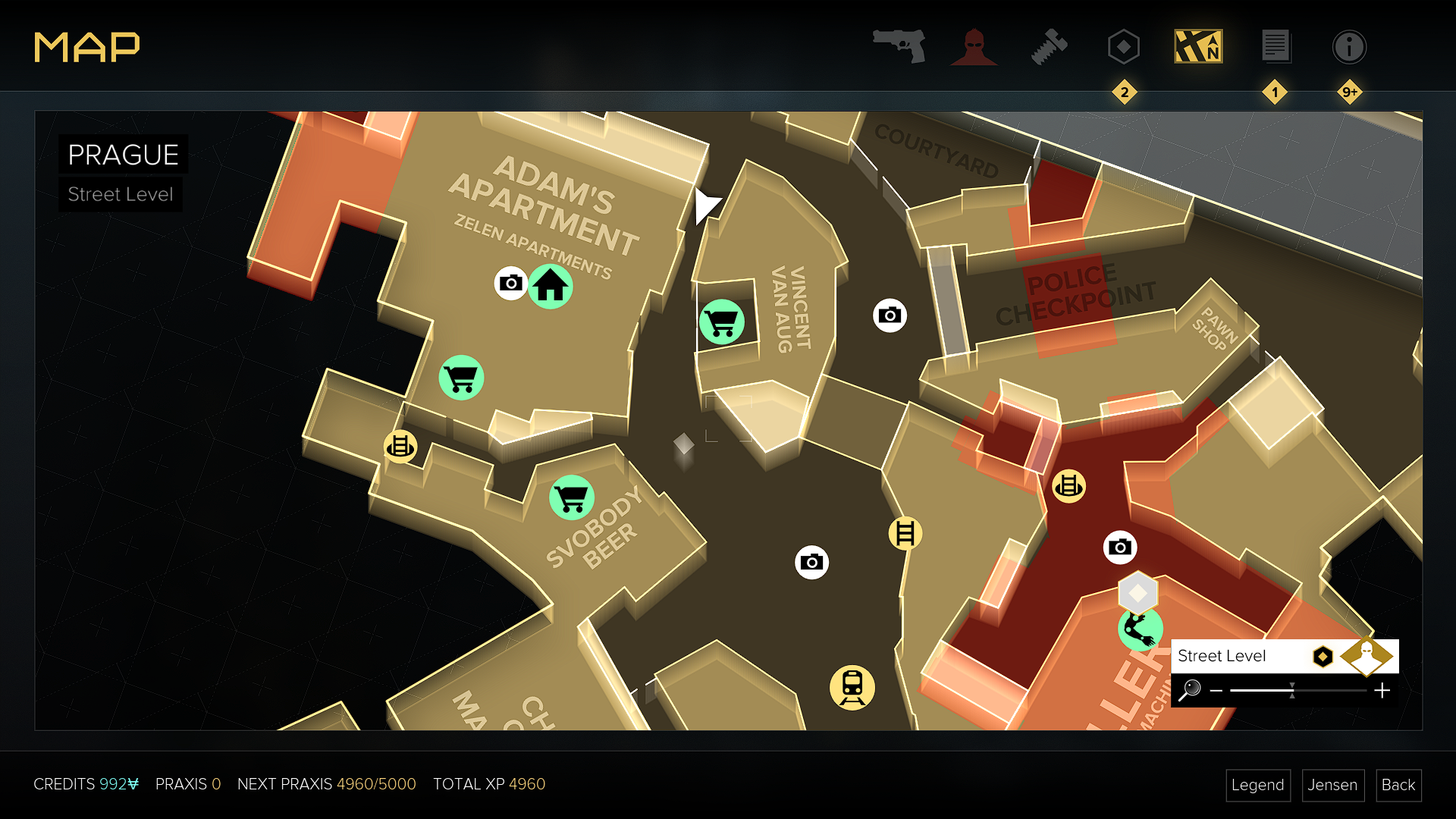Open the Legend panel

(1257, 785)
